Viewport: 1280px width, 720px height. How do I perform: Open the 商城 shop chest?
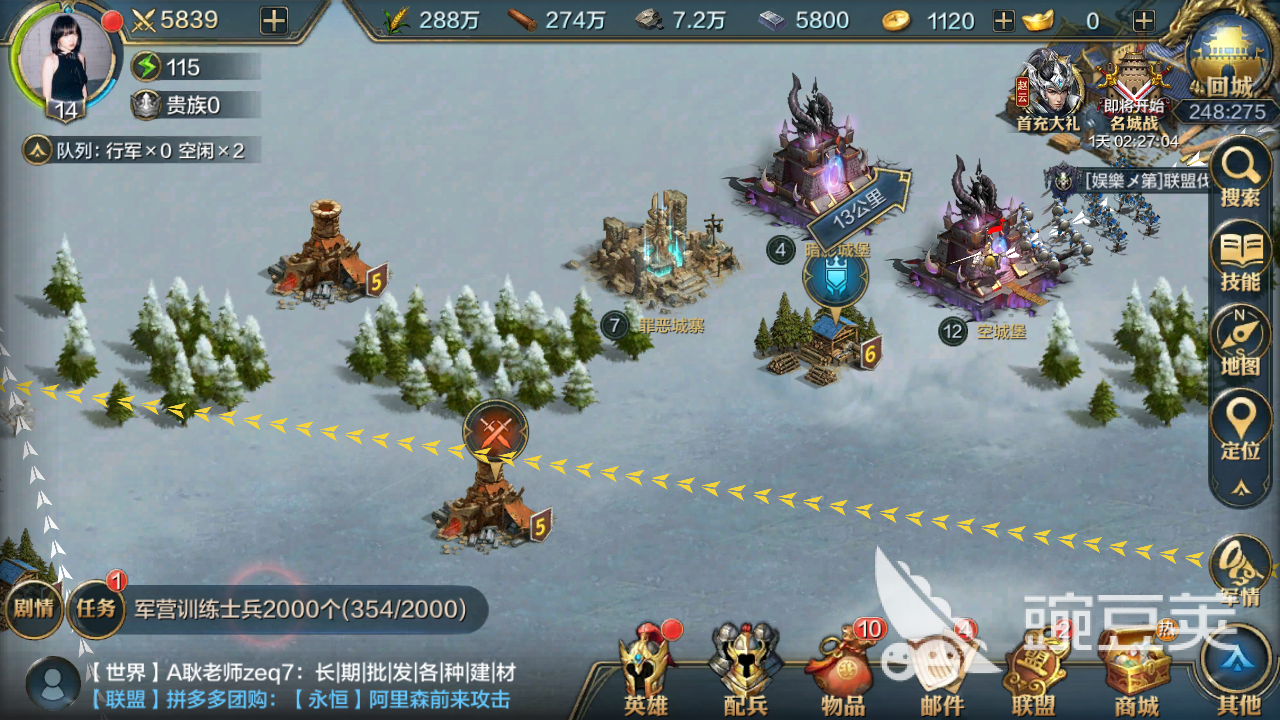1134,670
